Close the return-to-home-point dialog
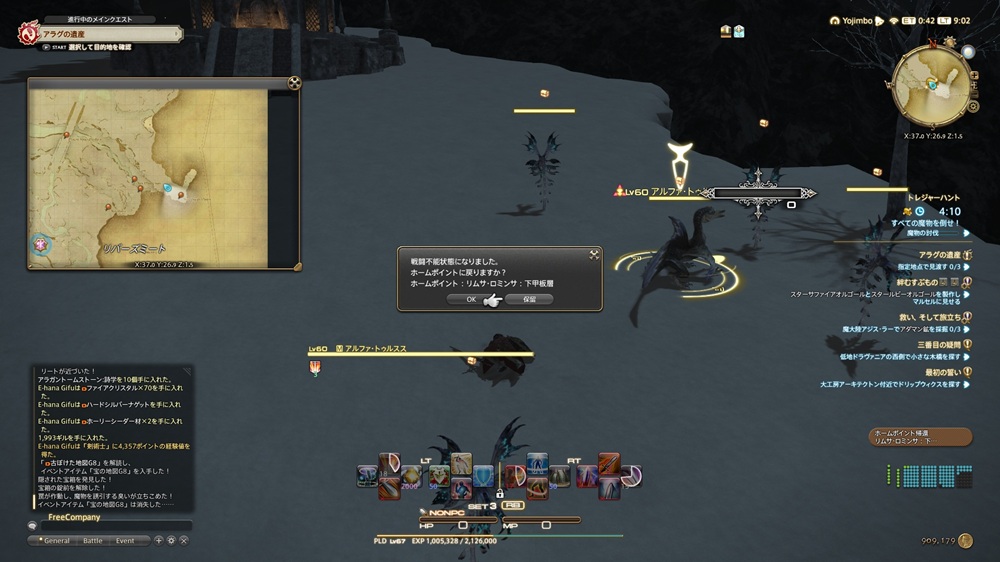This screenshot has width=1000, height=562. point(594,255)
